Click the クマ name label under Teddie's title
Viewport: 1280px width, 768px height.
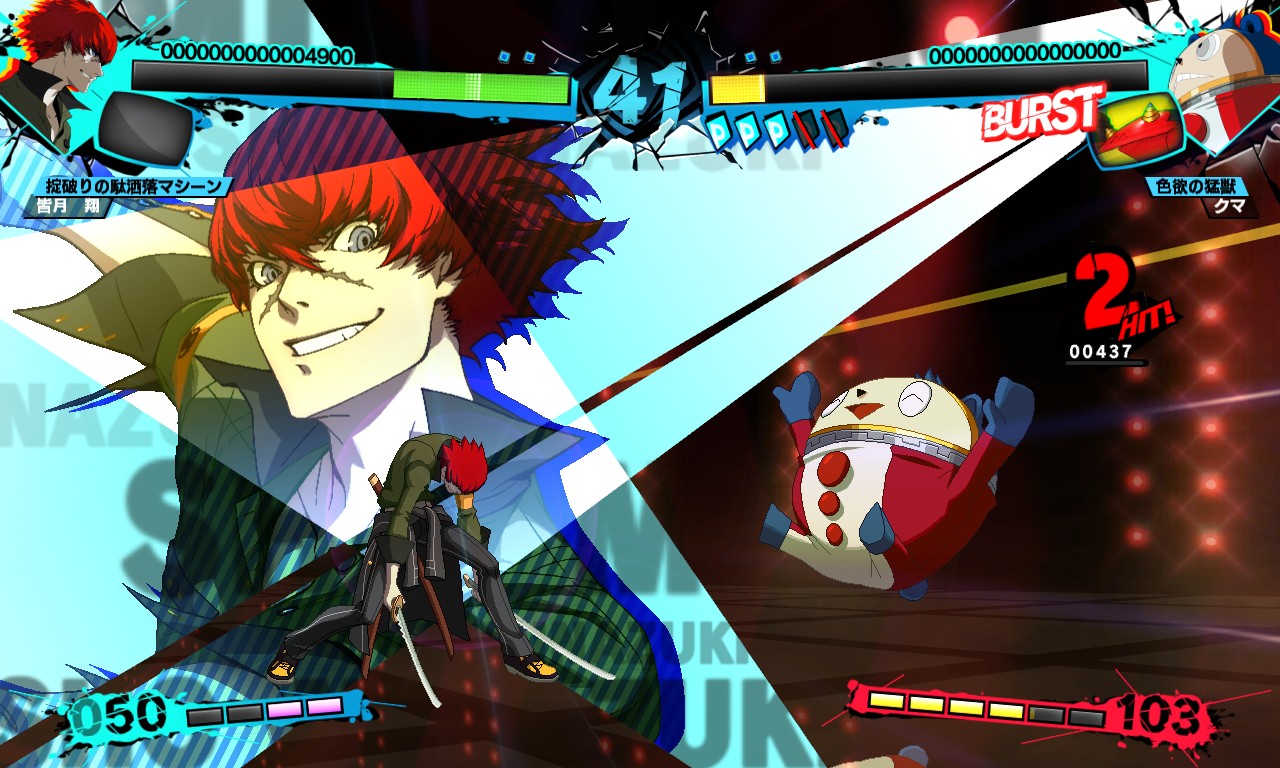(x=1230, y=206)
